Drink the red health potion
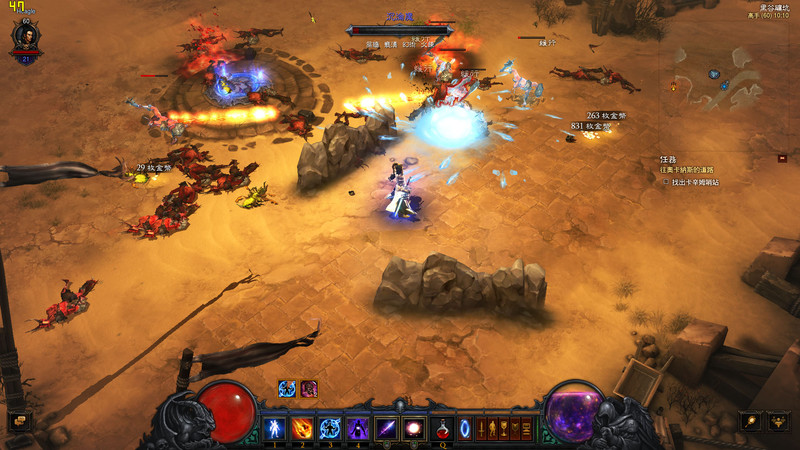 [x=442, y=429]
